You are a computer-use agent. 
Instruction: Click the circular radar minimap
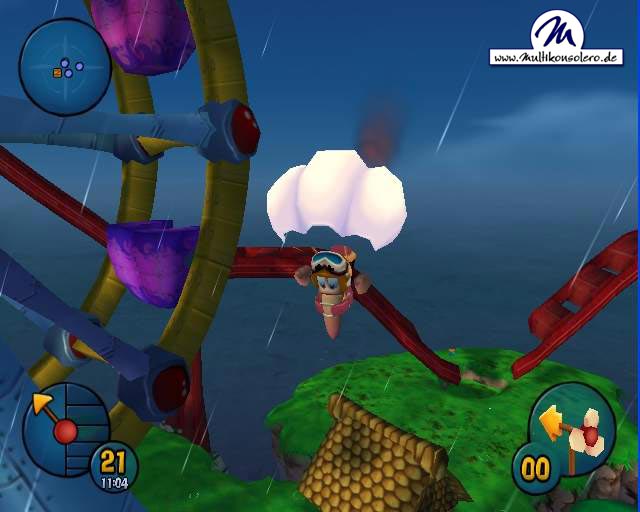point(65,68)
